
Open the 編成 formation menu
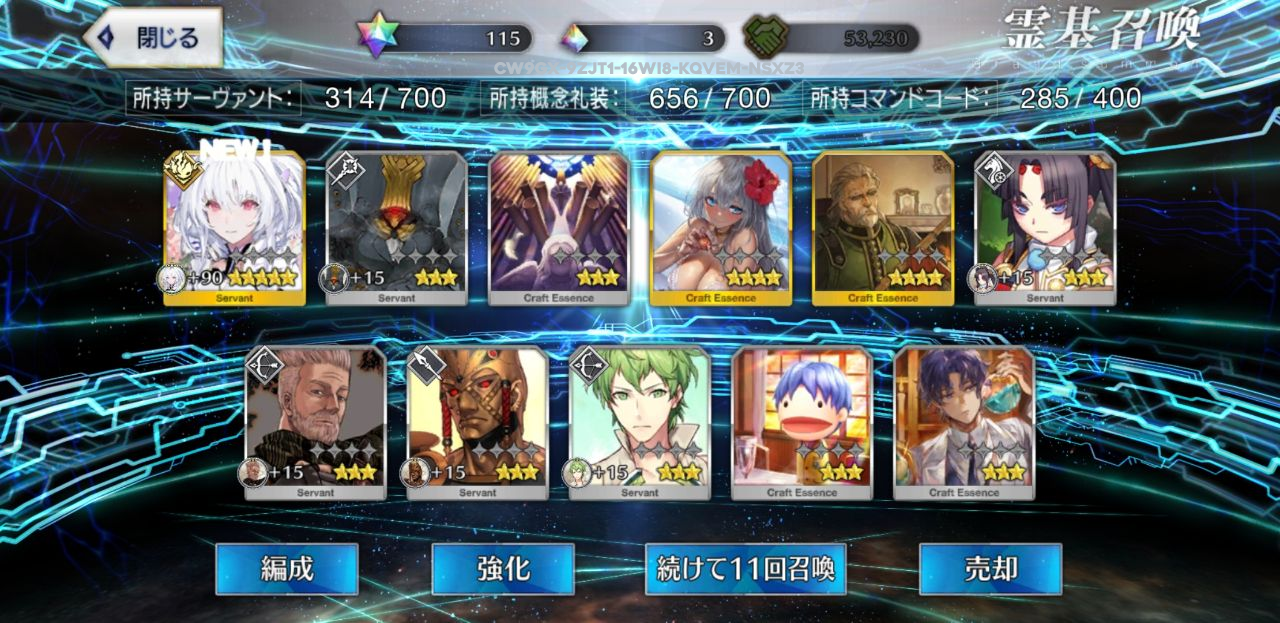coord(287,569)
